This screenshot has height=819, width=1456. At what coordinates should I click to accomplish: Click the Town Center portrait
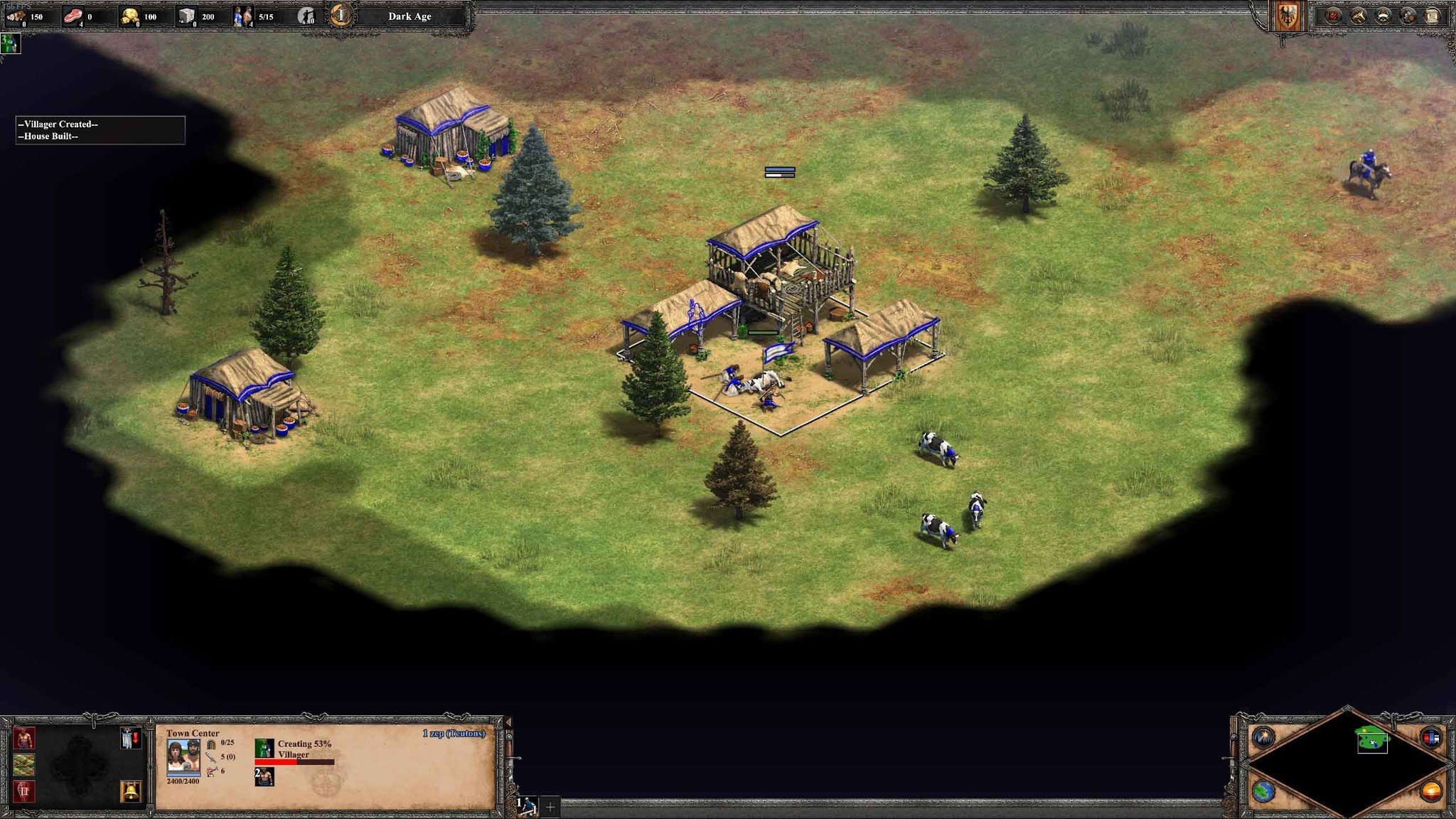[183, 757]
